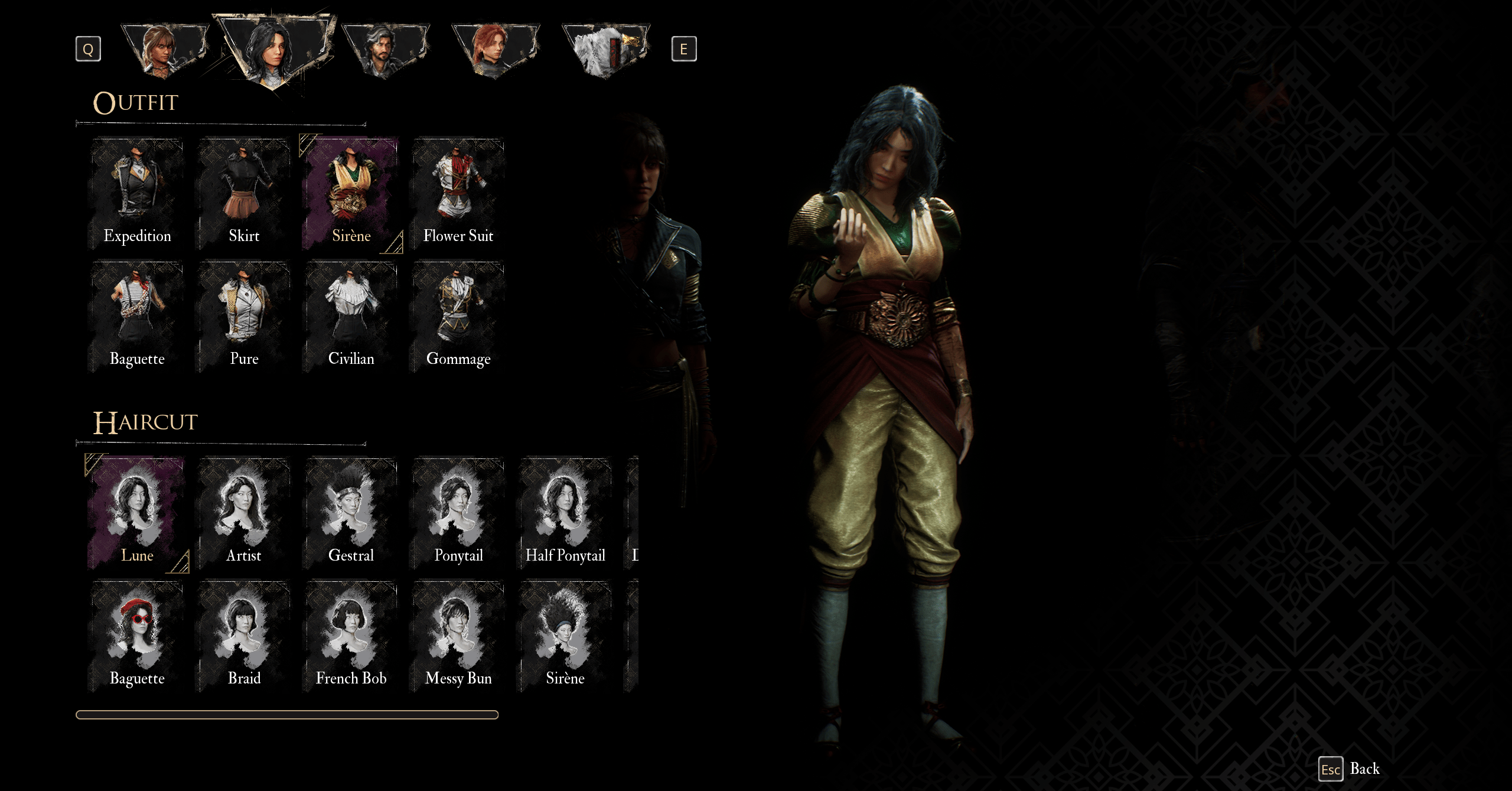Choose the Messy Bun haircut

[x=458, y=636]
